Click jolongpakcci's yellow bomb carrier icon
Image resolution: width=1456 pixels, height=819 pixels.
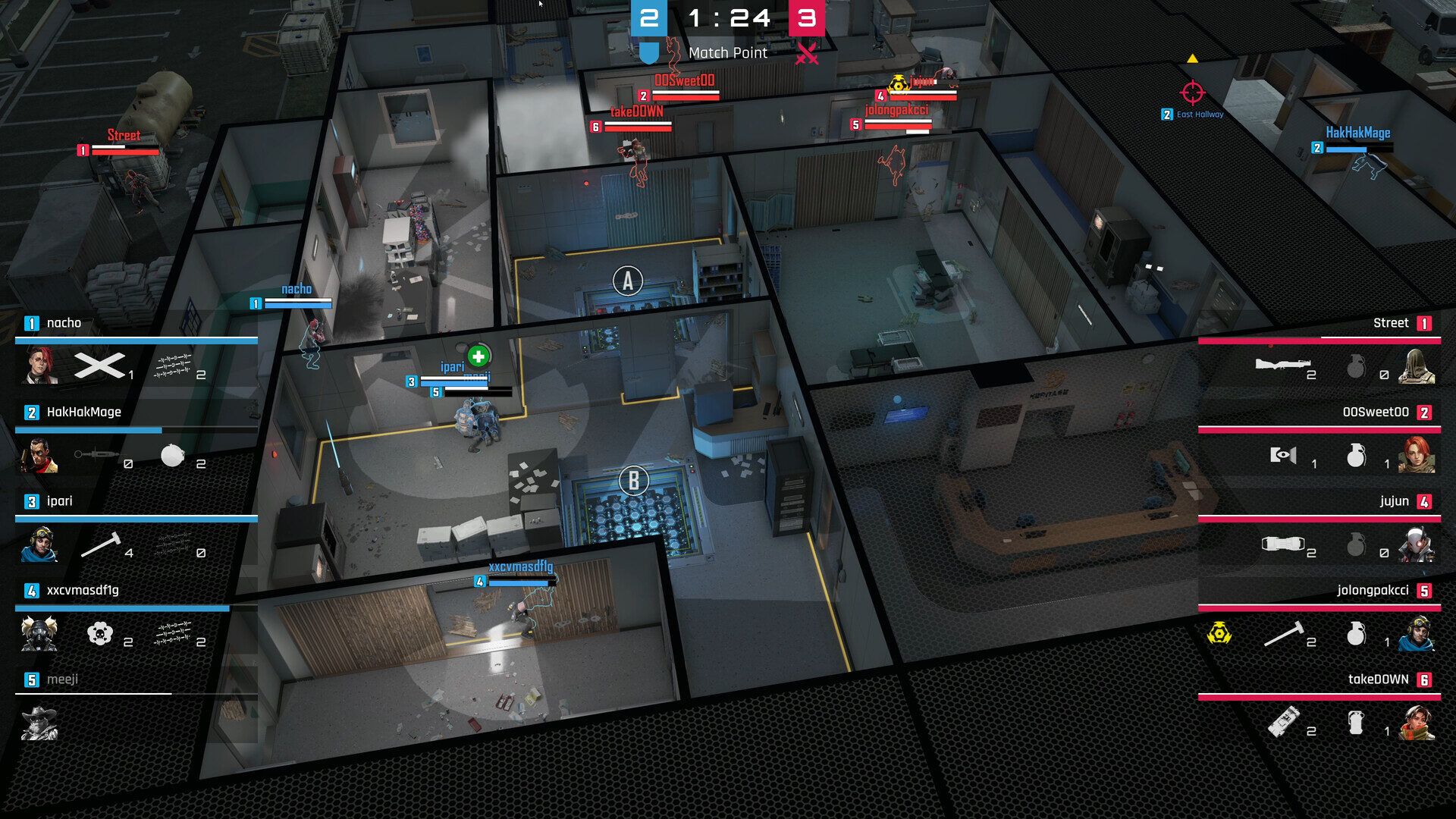1219,632
